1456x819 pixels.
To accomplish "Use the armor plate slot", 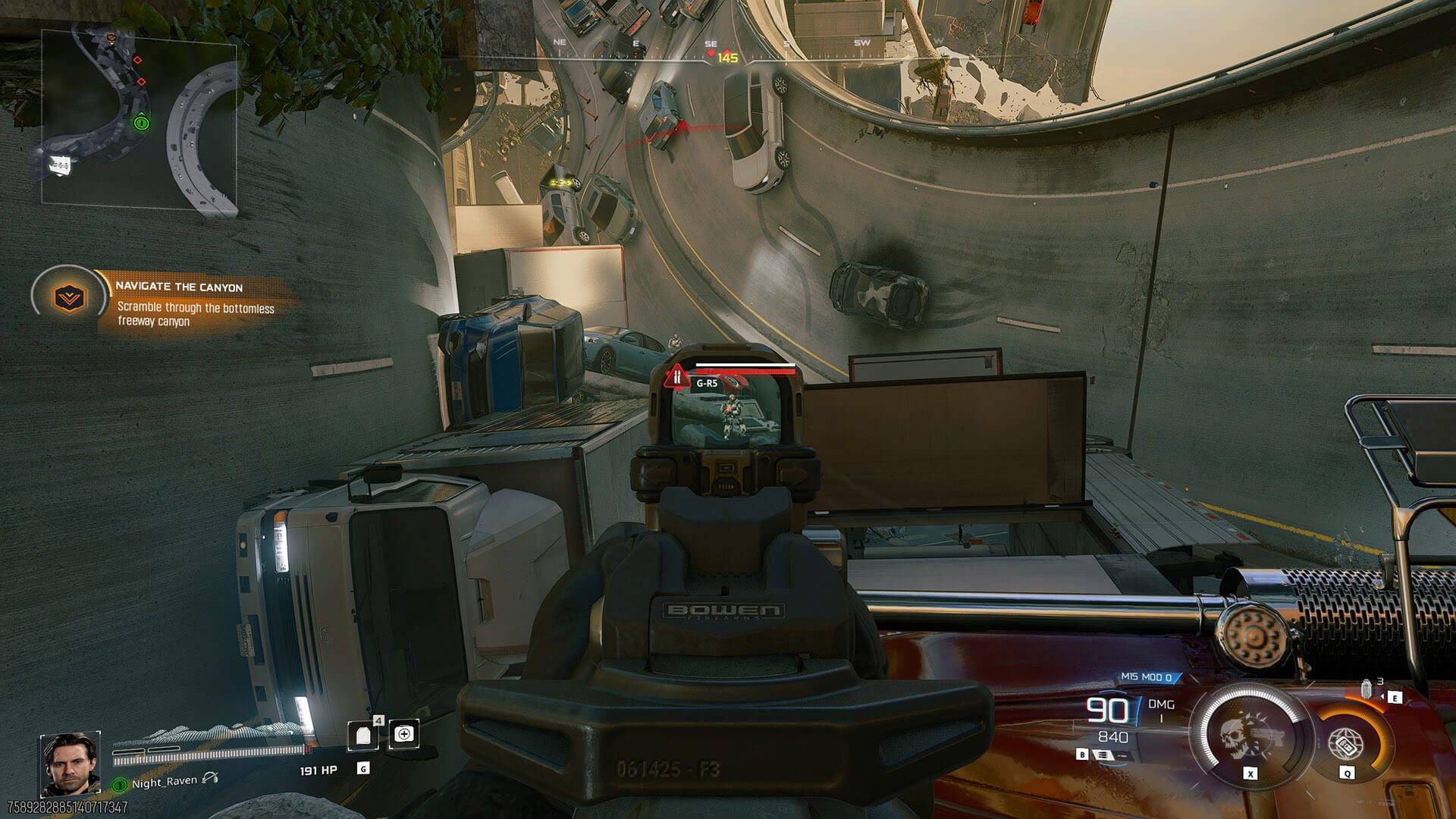I will (x=363, y=735).
